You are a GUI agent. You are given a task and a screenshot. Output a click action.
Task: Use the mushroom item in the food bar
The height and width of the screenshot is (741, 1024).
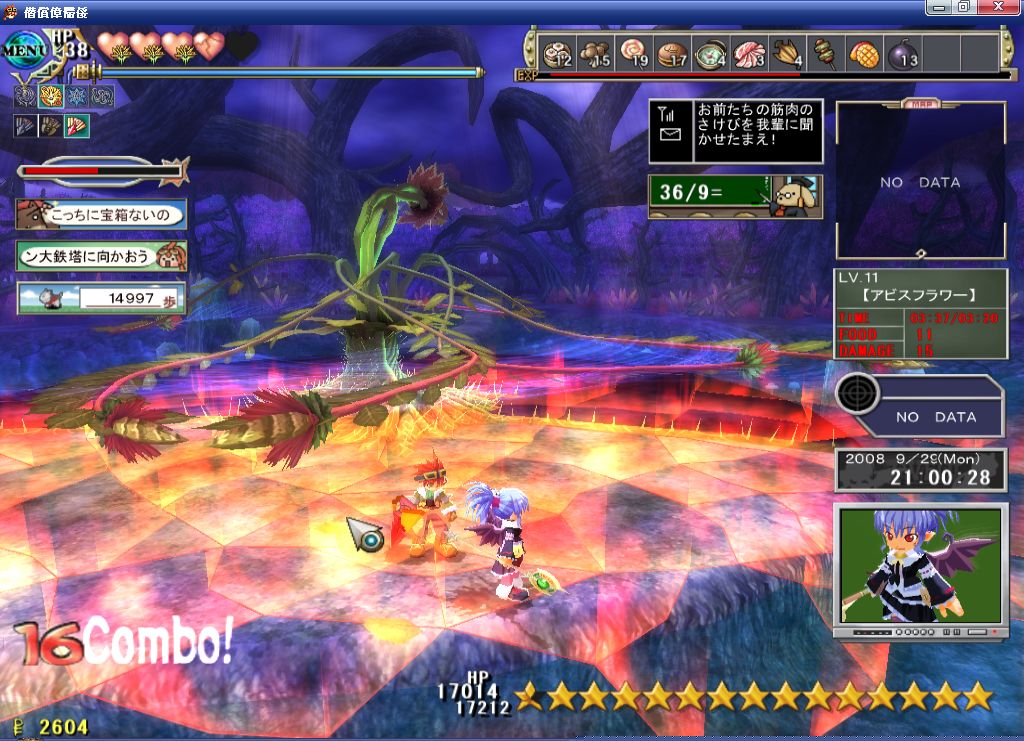pos(597,52)
